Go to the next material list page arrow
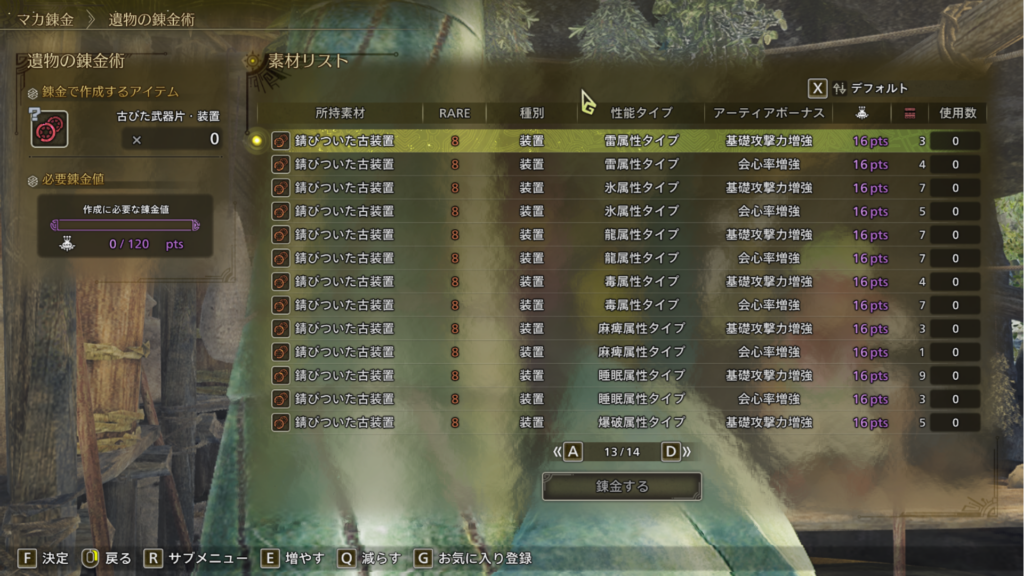1024x576 pixels. 677,452
